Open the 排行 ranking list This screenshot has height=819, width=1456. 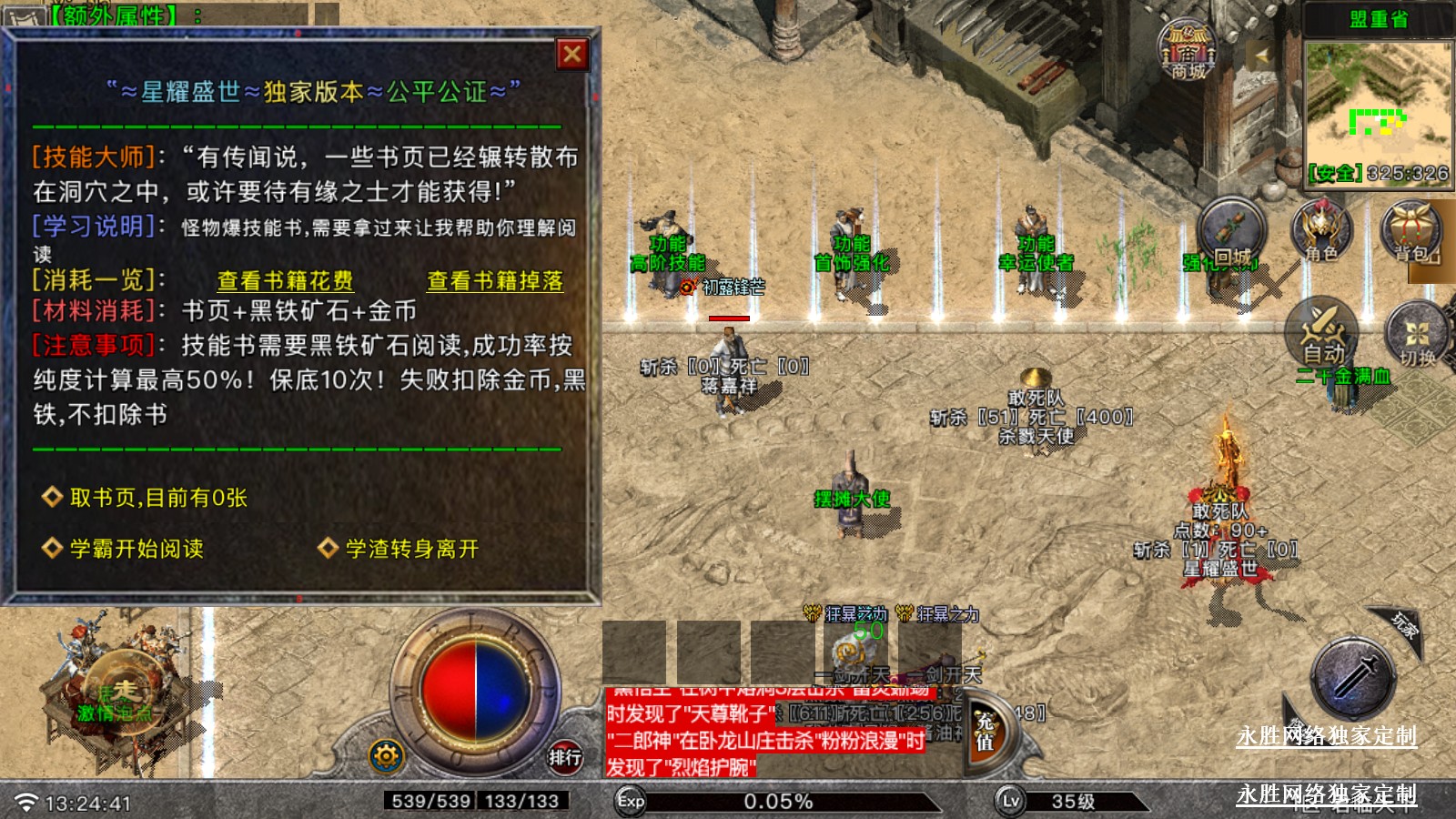(564, 755)
